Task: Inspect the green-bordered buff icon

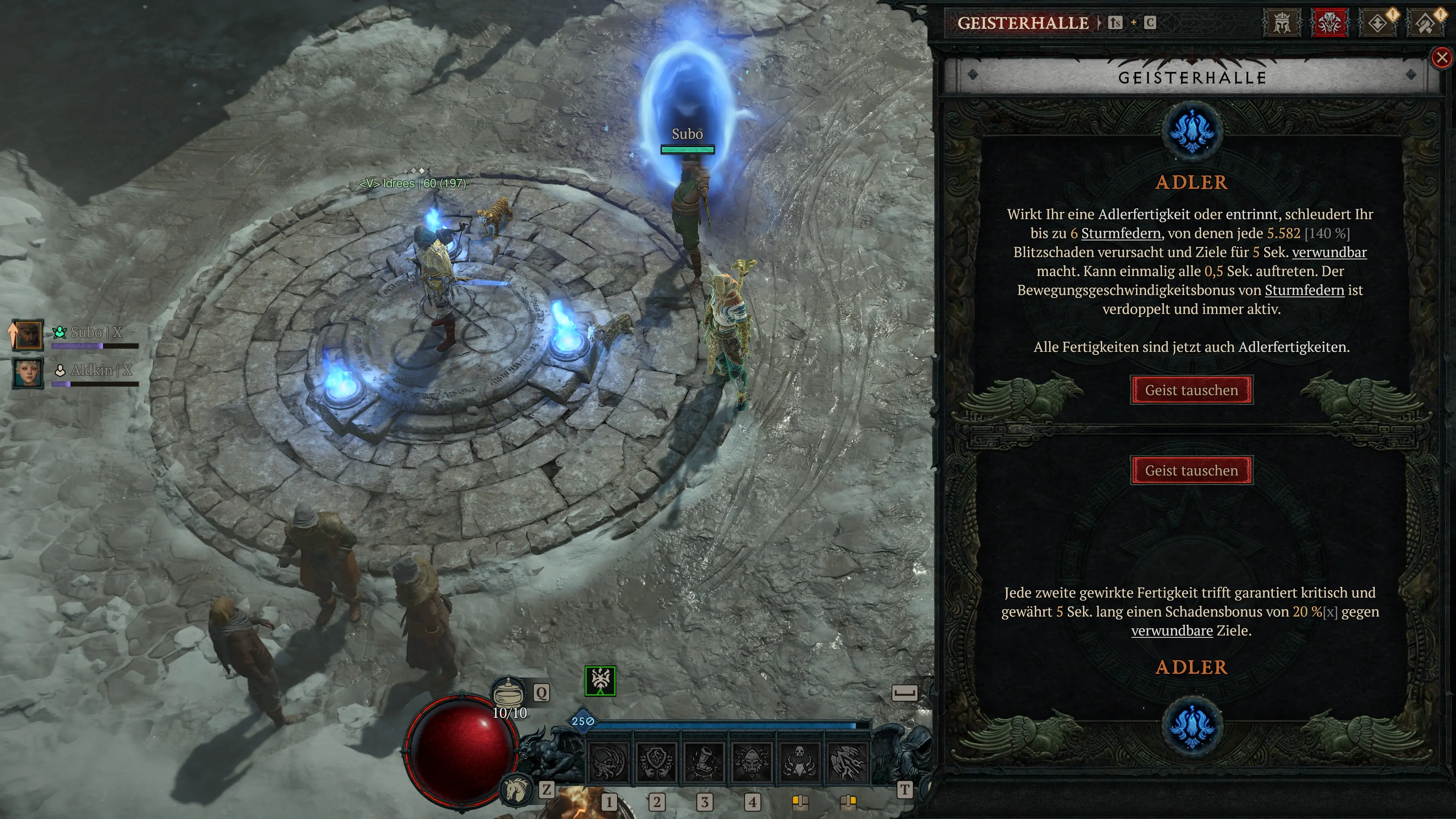Action: coord(600,681)
